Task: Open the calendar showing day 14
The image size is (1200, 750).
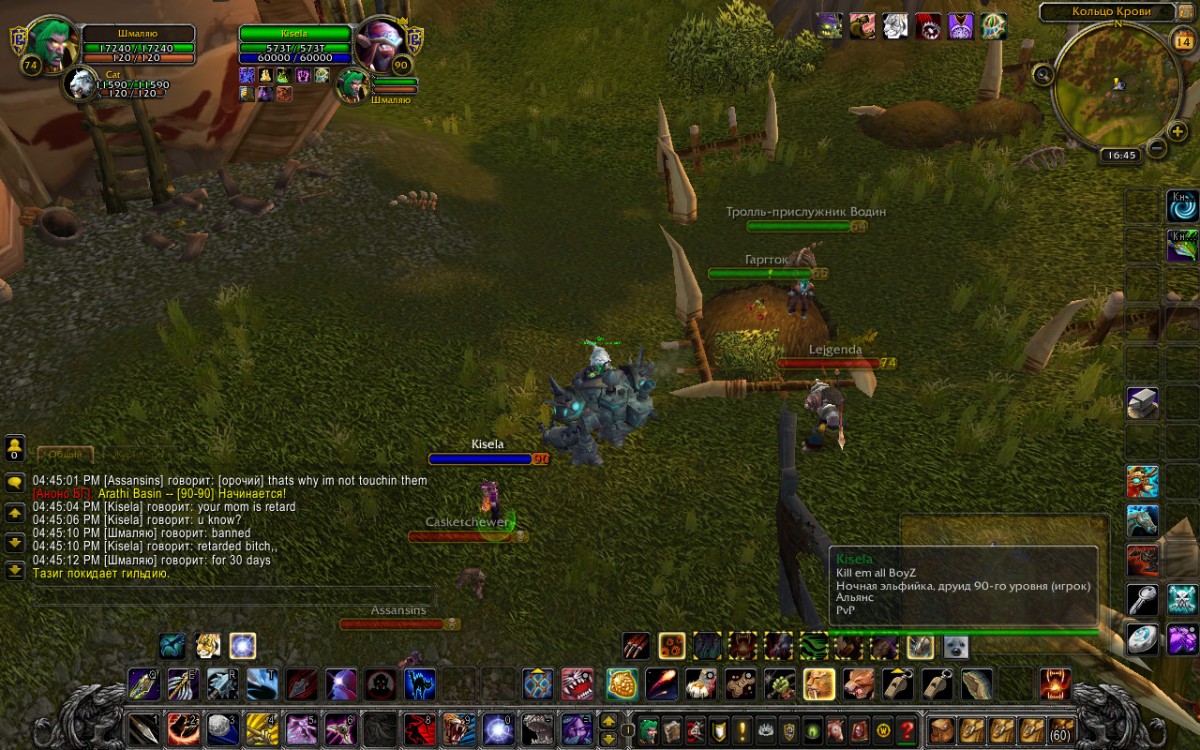Action: (1182, 40)
